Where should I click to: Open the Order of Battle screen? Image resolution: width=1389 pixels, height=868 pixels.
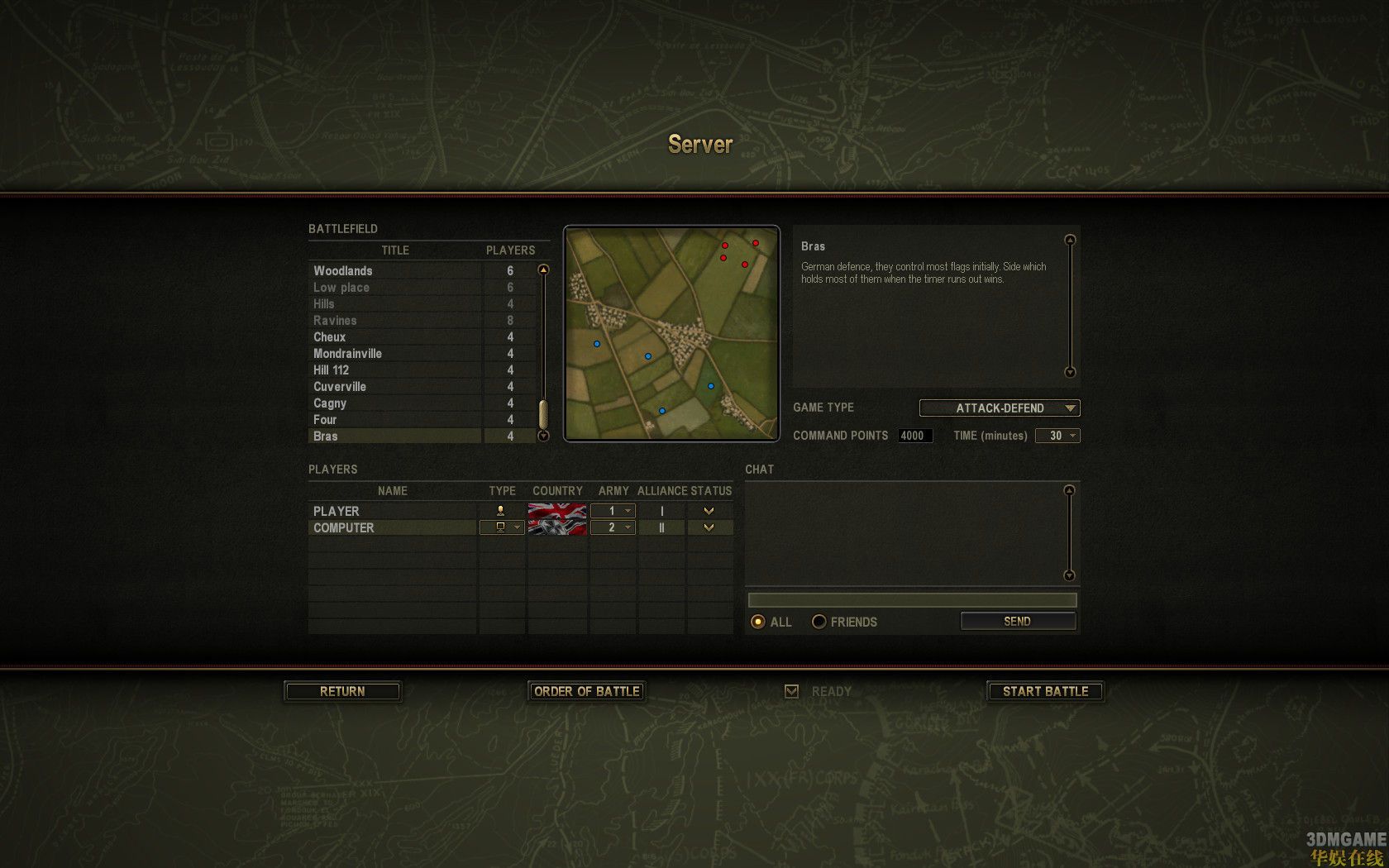586,691
